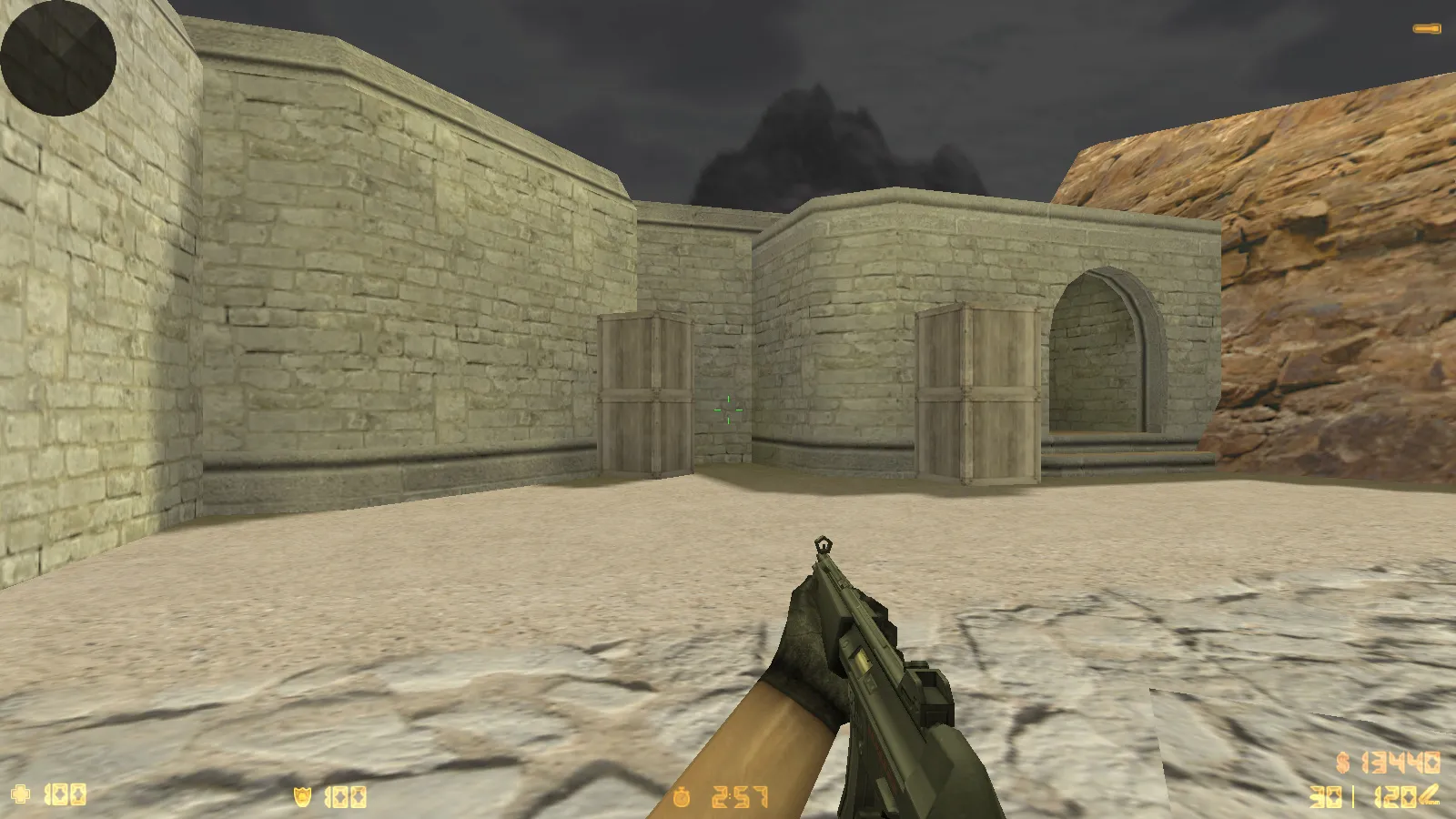This screenshot has height=819, width=1456.
Task: Select the green crosshair at screen center
Action: click(x=728, y=409)
